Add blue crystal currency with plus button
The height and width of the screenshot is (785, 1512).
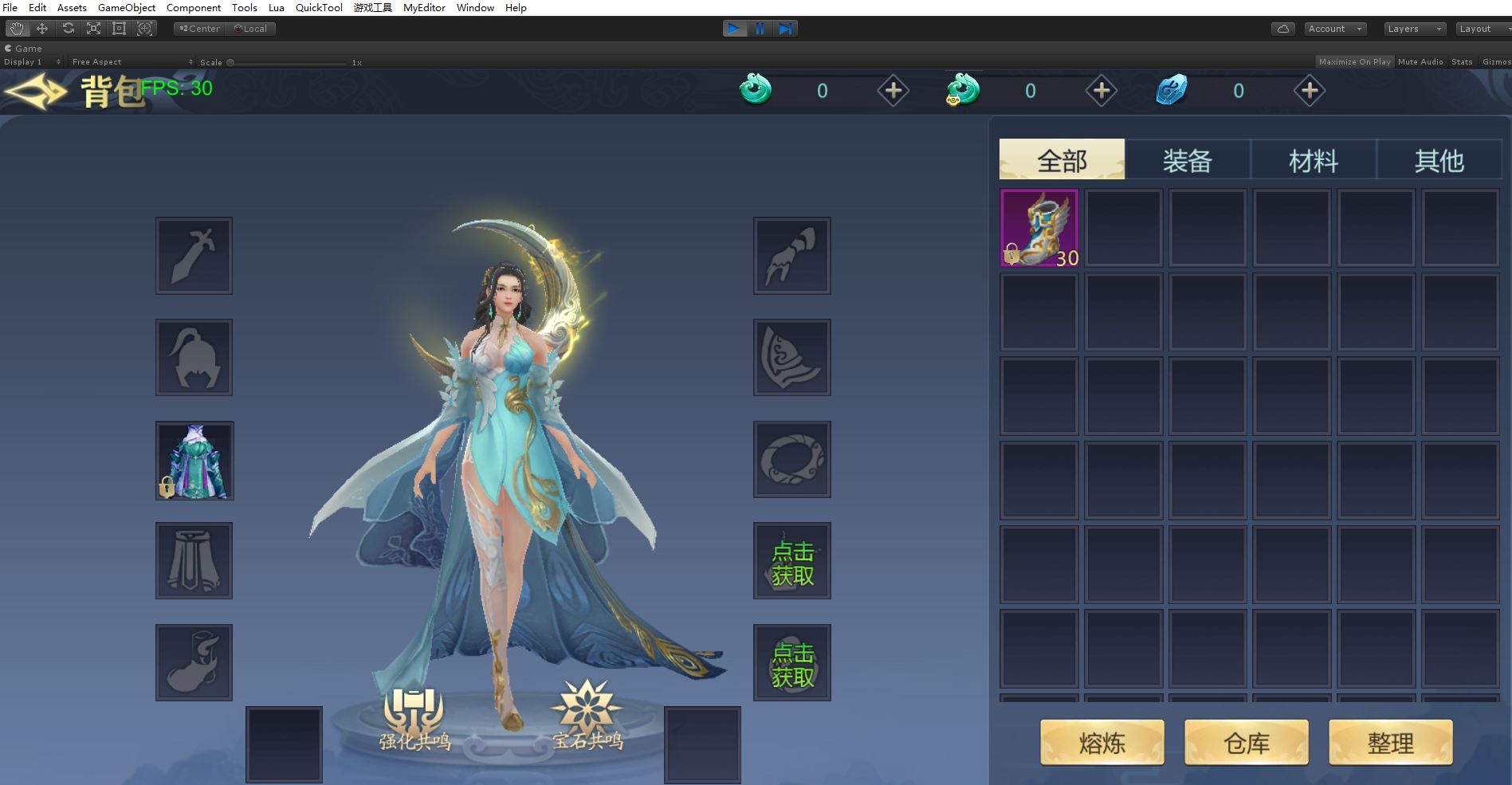coord(1309,91)
